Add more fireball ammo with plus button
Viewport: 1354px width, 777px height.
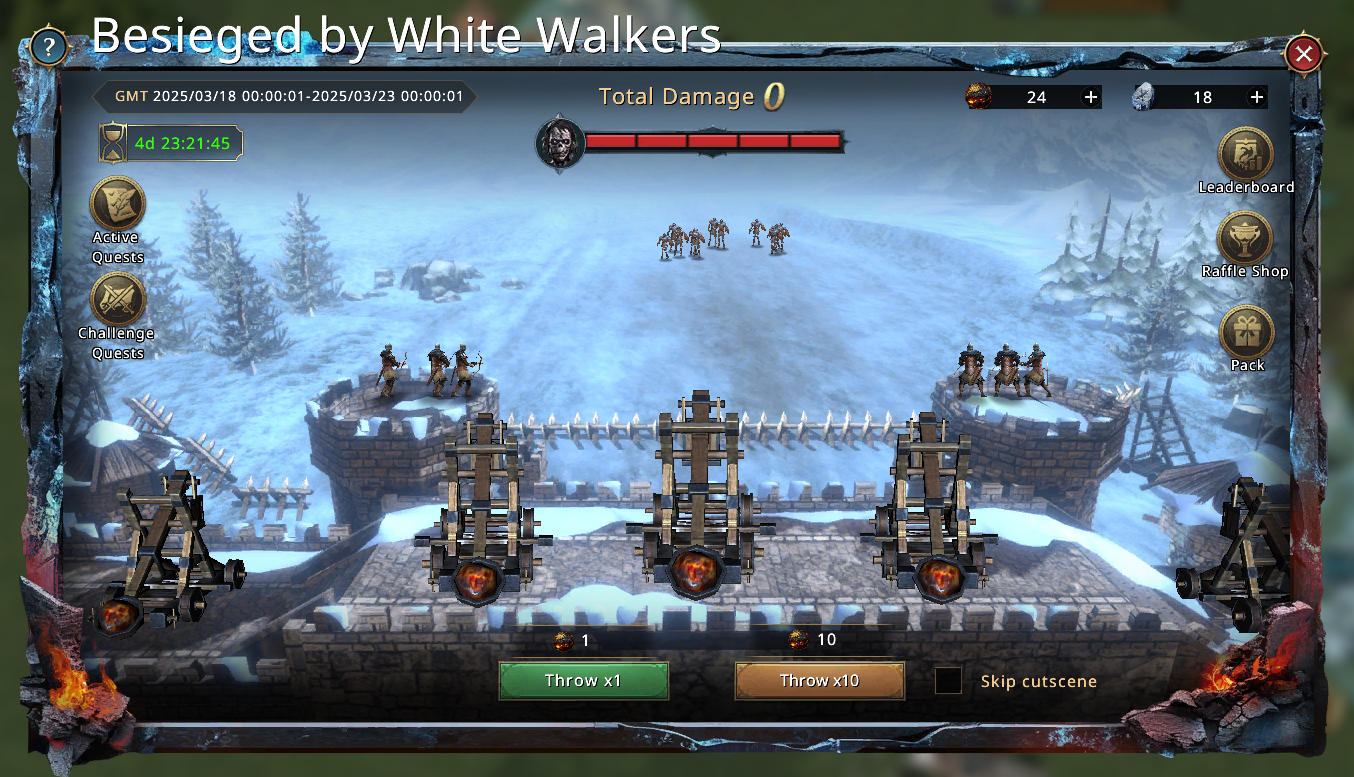pyautogui.click(x=1091, y=97)
